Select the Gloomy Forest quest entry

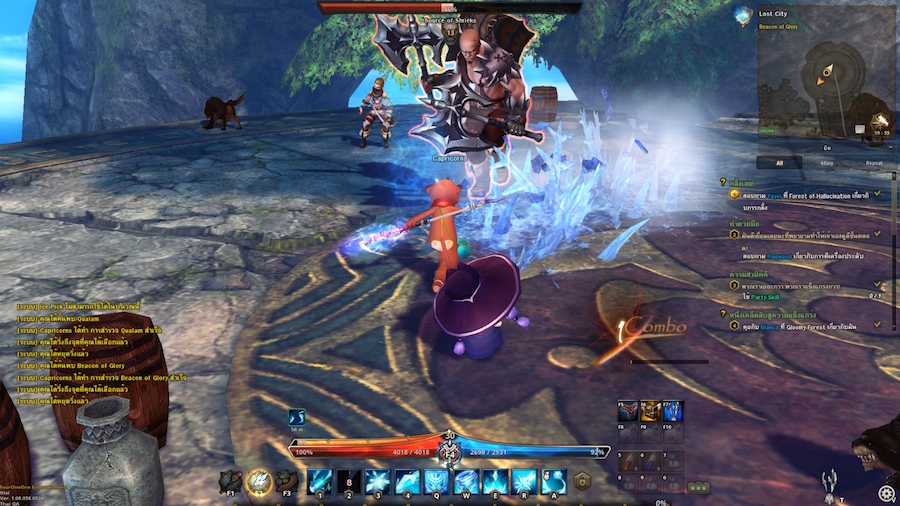800,325
